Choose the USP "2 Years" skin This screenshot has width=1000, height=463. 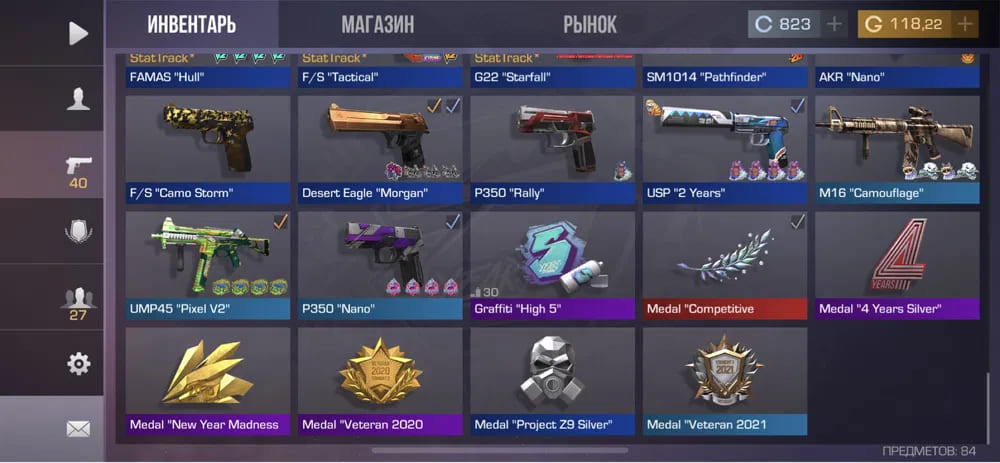725,148
